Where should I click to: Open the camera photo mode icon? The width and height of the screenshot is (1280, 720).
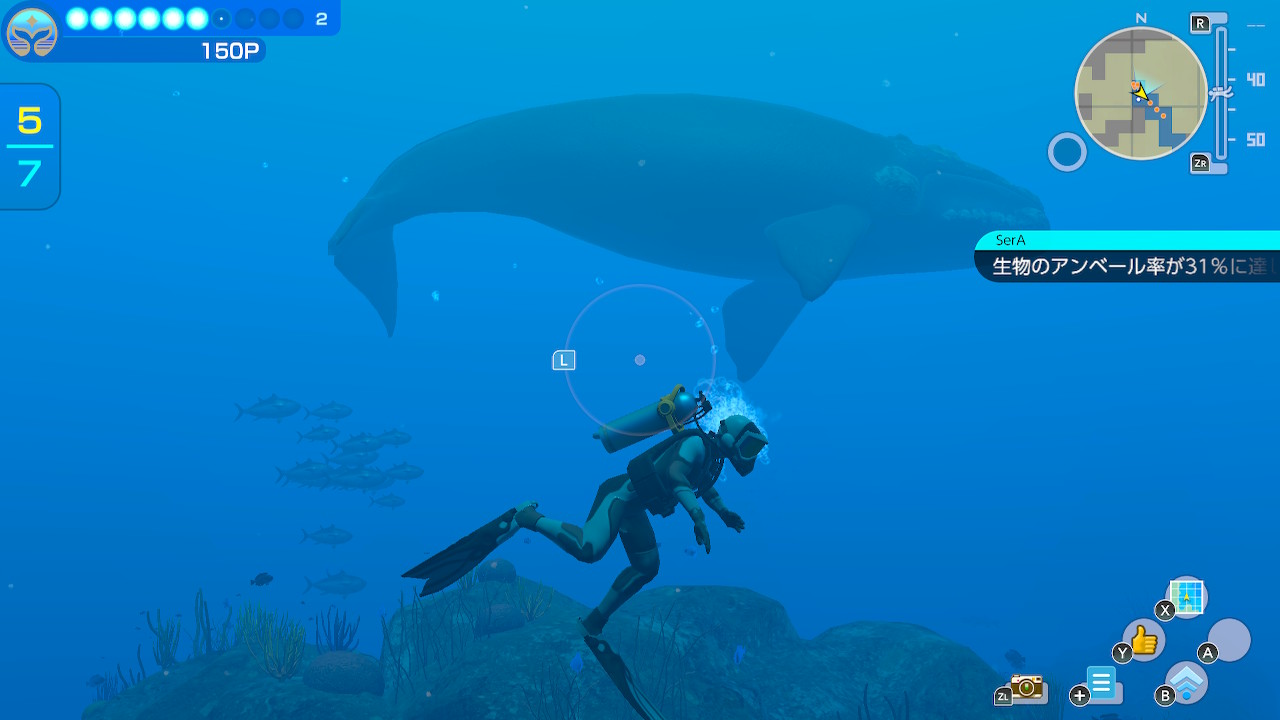(x=1026, y=686)
